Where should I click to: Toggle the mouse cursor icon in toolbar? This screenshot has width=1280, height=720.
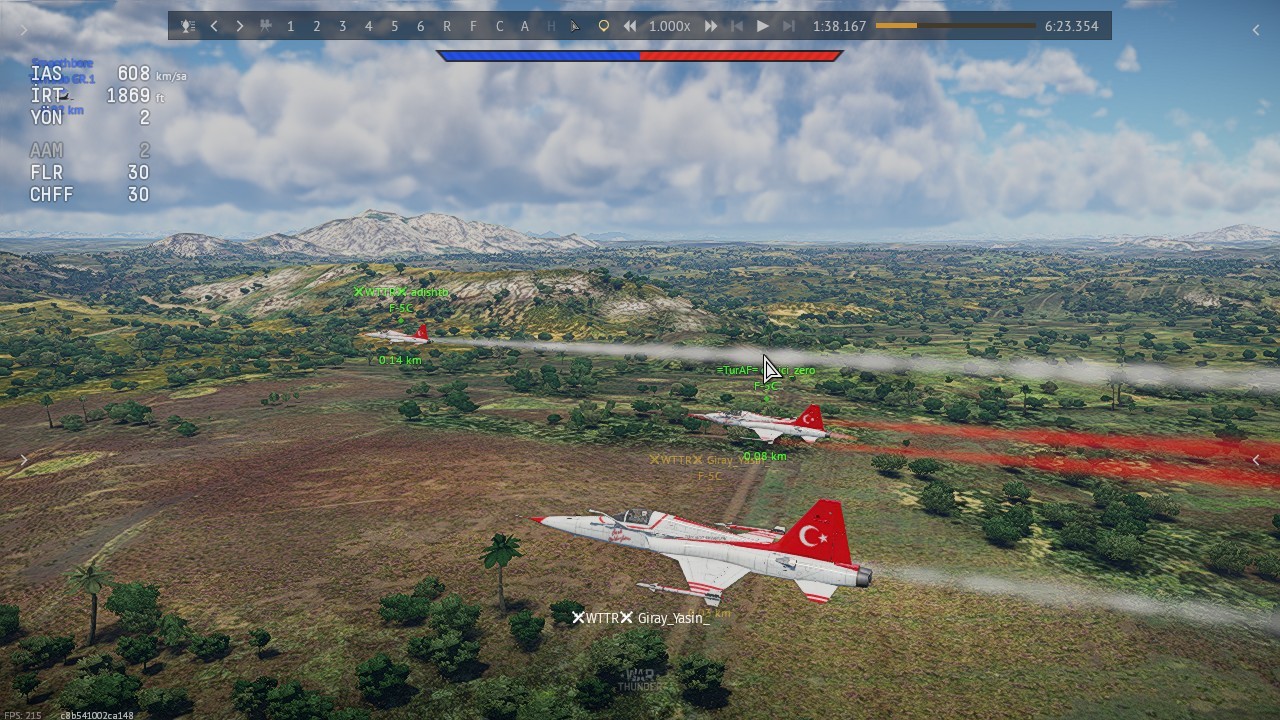coord(575,26)
